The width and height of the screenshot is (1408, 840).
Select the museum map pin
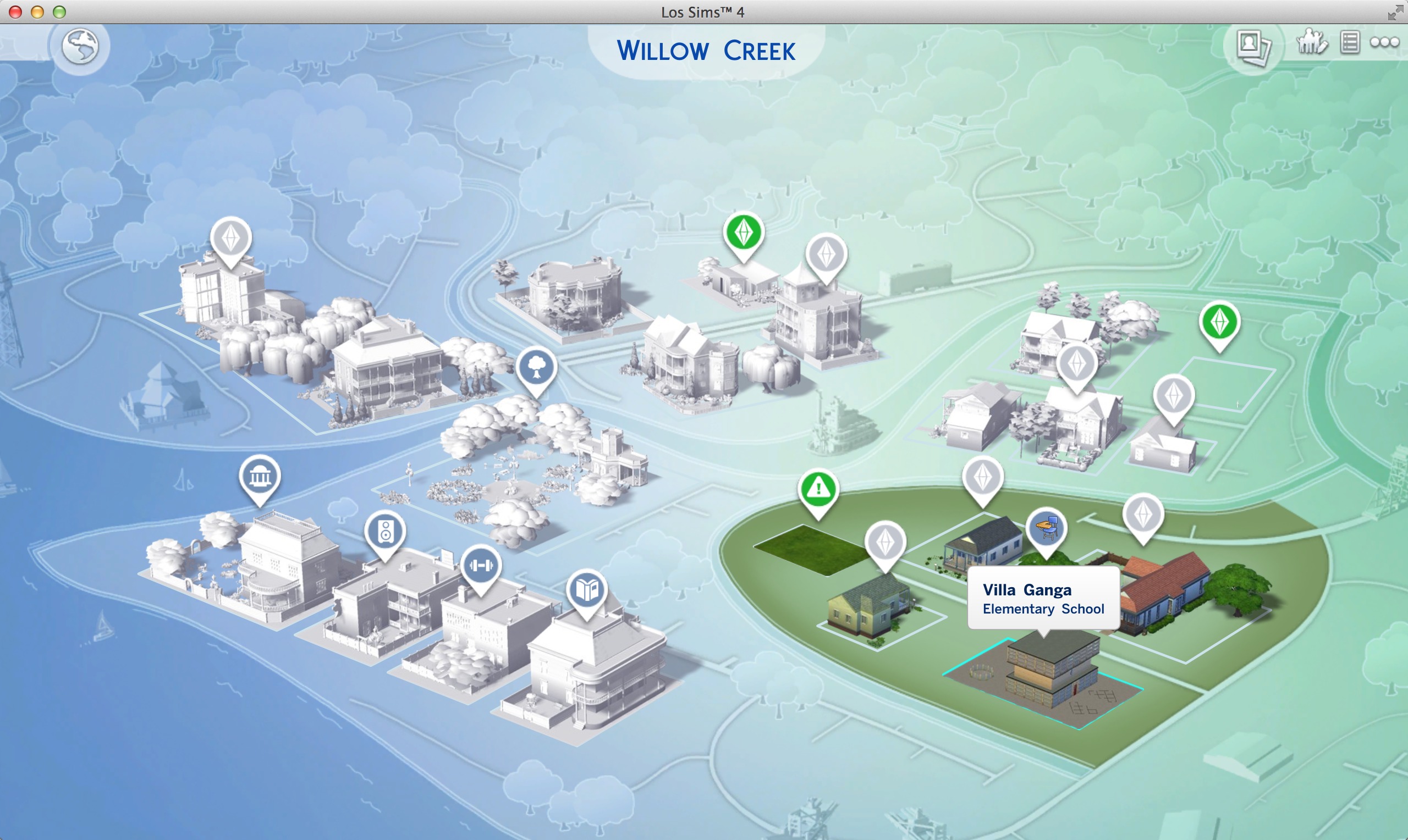[x=260, y=476]
